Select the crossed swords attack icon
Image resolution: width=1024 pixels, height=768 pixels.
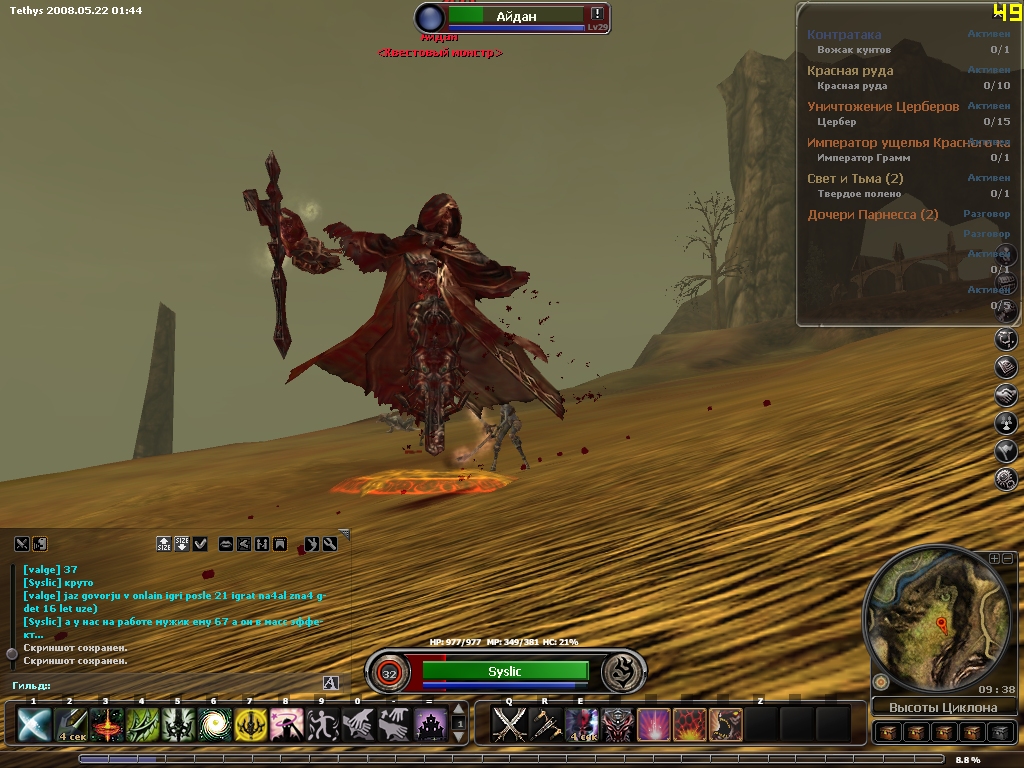[510, 723]
